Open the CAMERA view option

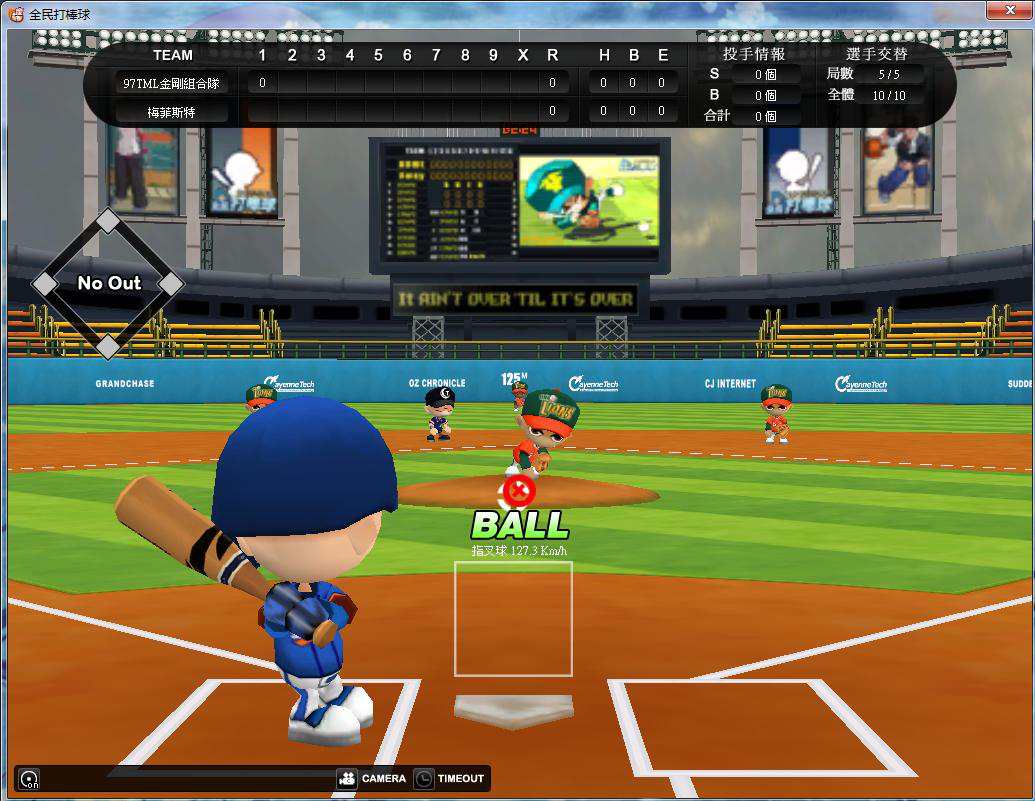point(371,779)
